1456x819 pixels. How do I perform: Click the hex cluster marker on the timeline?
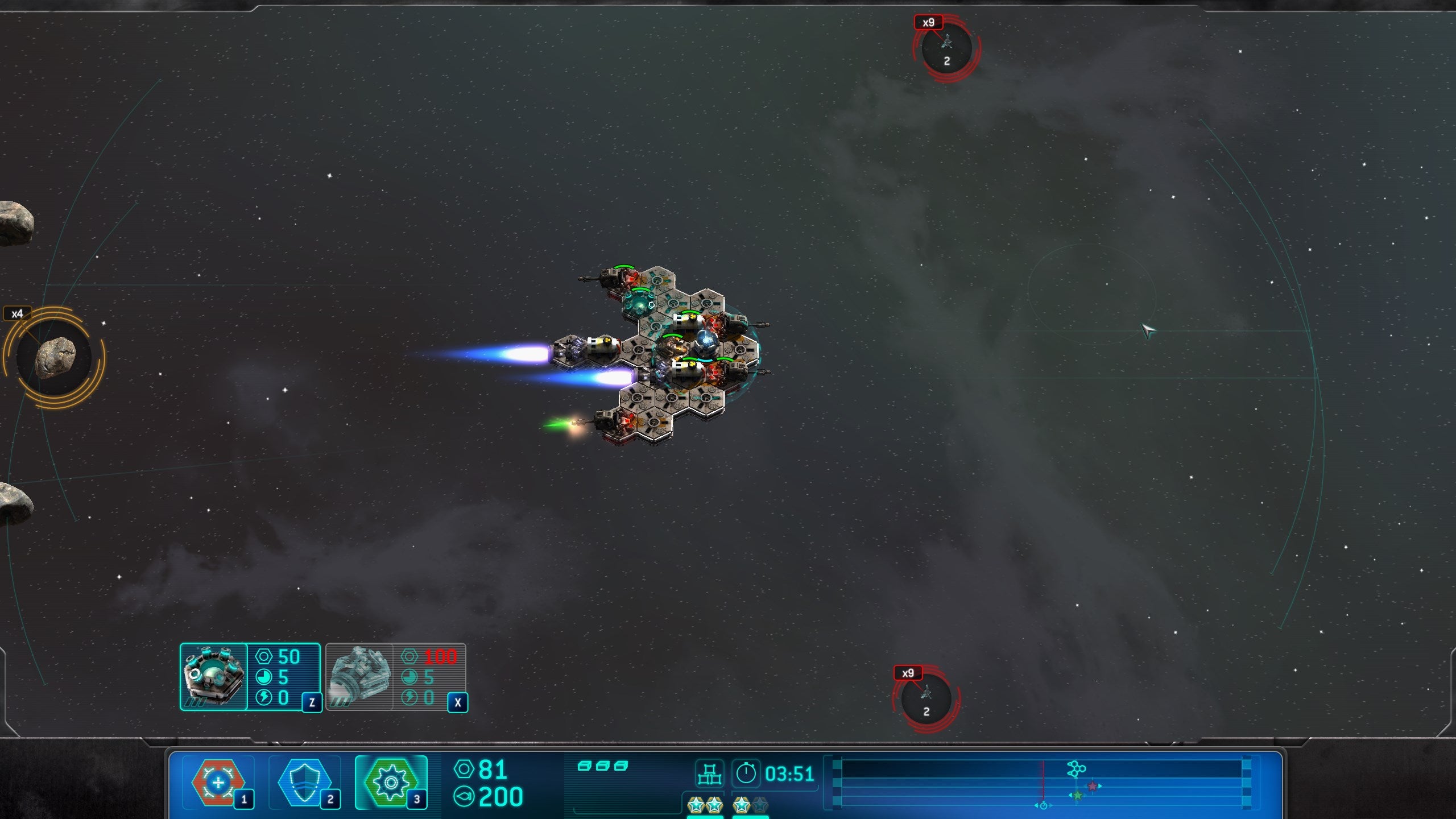click(1076, 769)
